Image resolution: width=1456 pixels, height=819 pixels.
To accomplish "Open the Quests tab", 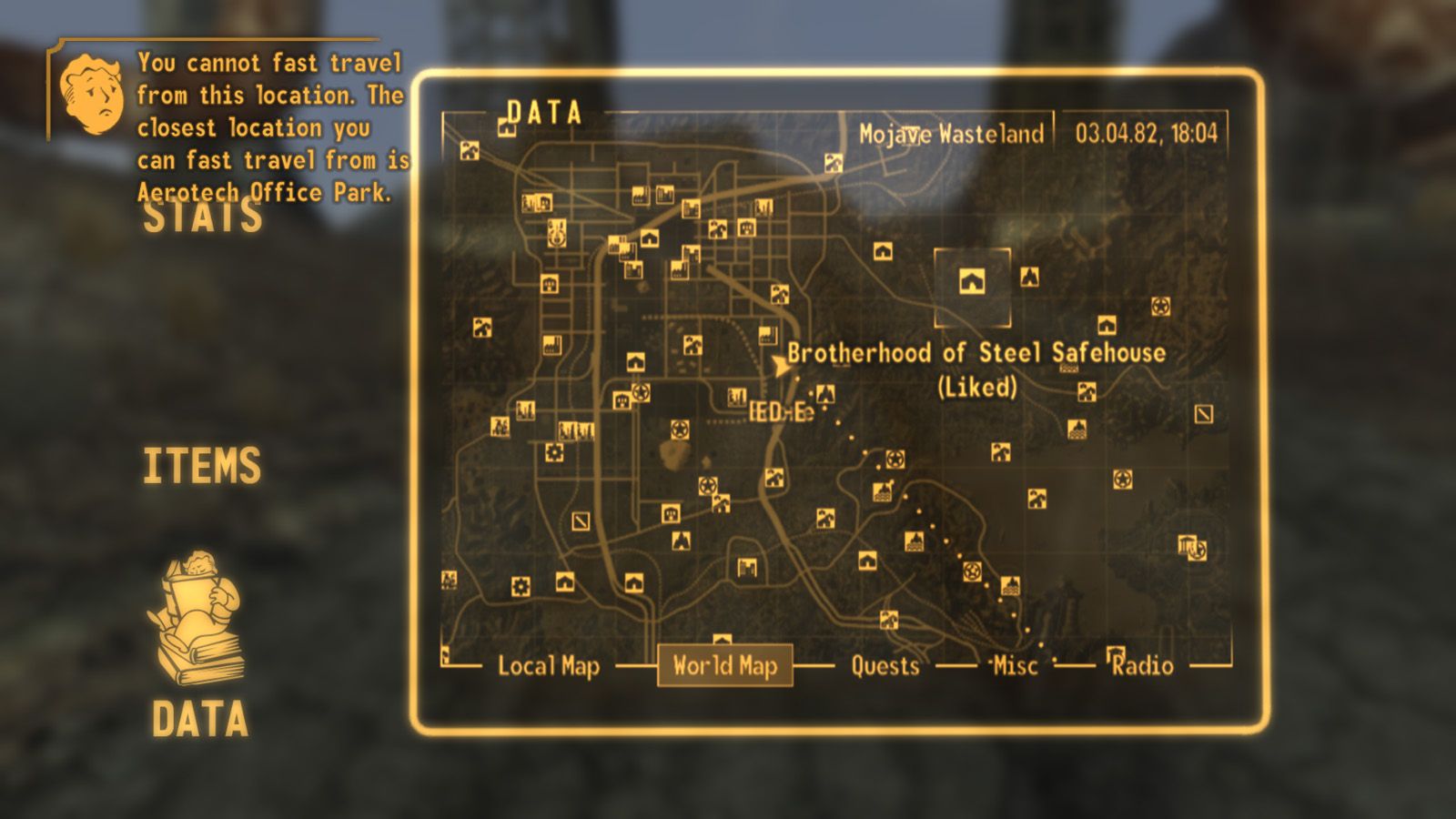I will (x=884, y=667).
